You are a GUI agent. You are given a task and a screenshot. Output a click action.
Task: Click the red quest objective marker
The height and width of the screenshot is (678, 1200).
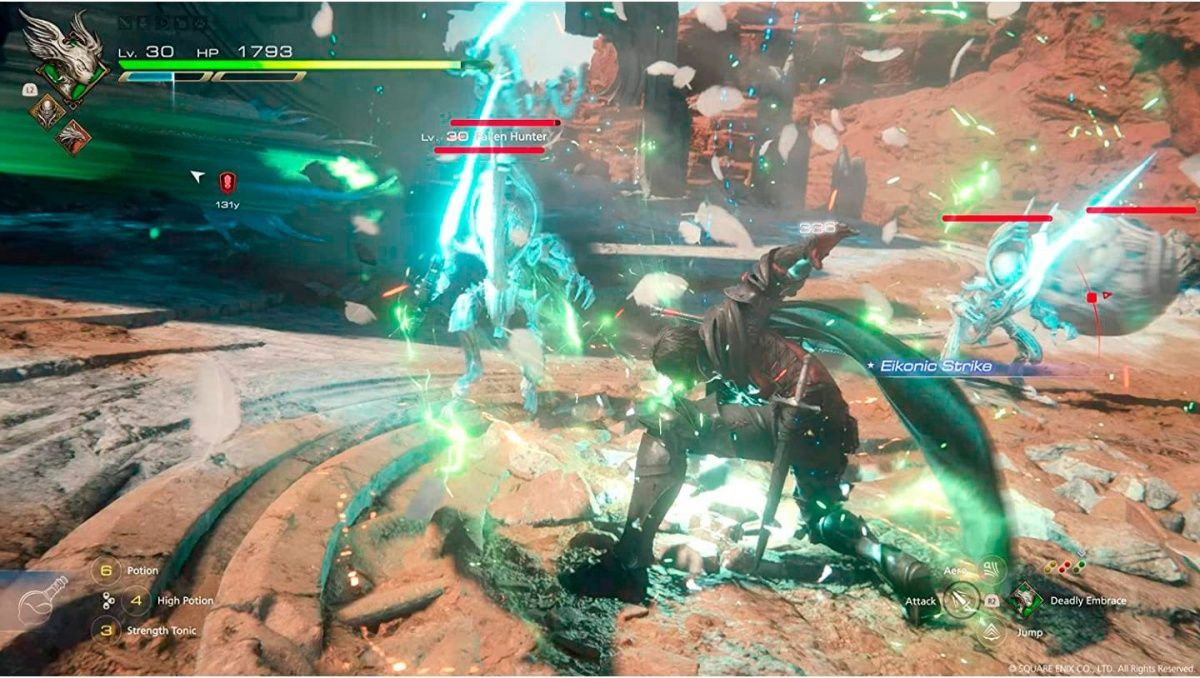pos(227,181)
